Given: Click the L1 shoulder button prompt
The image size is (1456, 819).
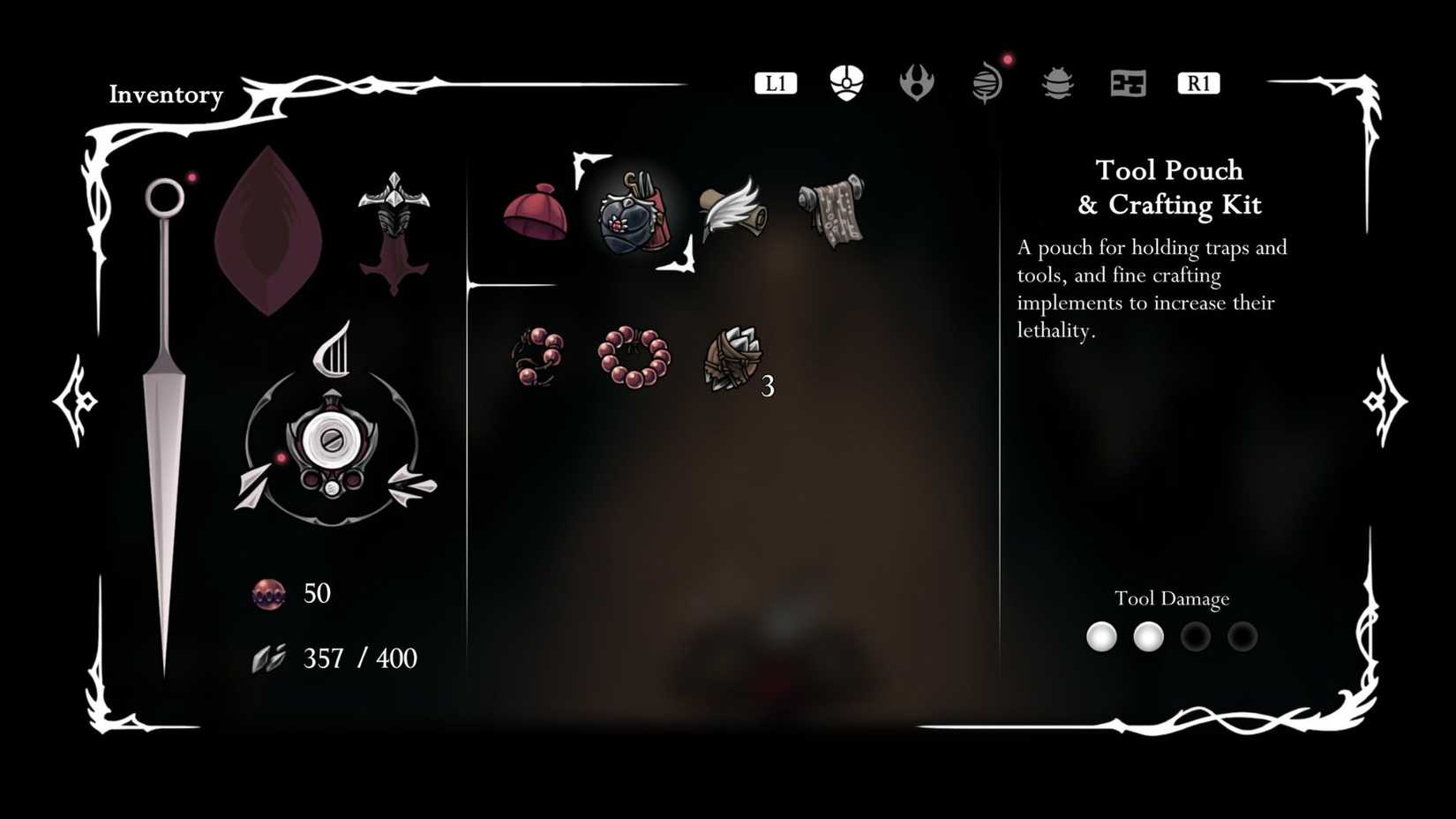Looking at the screenshot, I should (x=775, y=83).
